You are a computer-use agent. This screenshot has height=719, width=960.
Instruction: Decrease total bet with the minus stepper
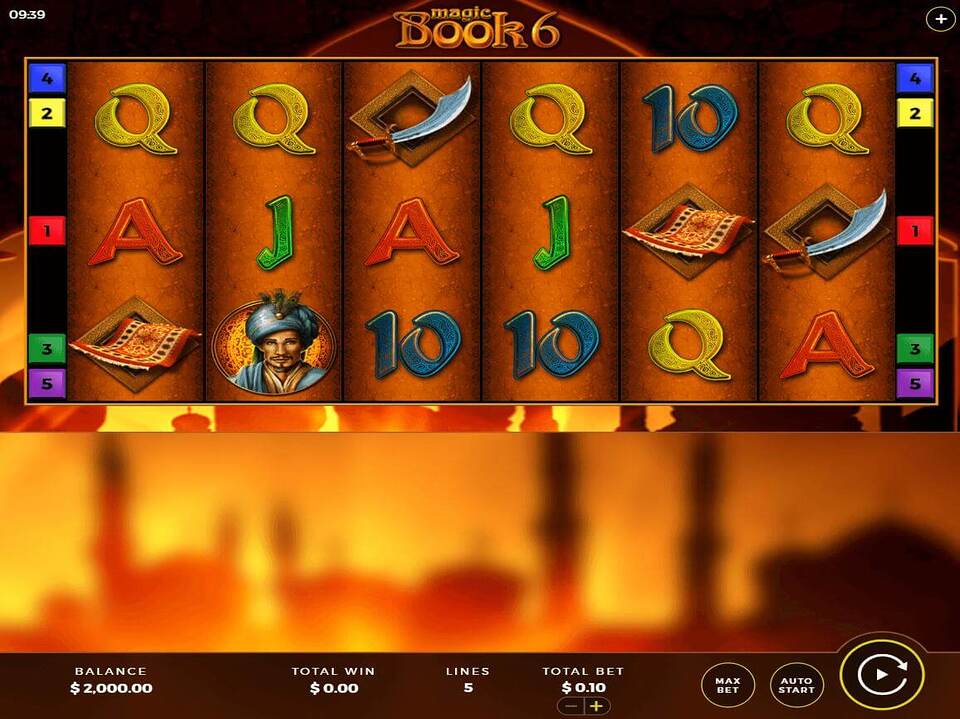[x=572, y=706]
